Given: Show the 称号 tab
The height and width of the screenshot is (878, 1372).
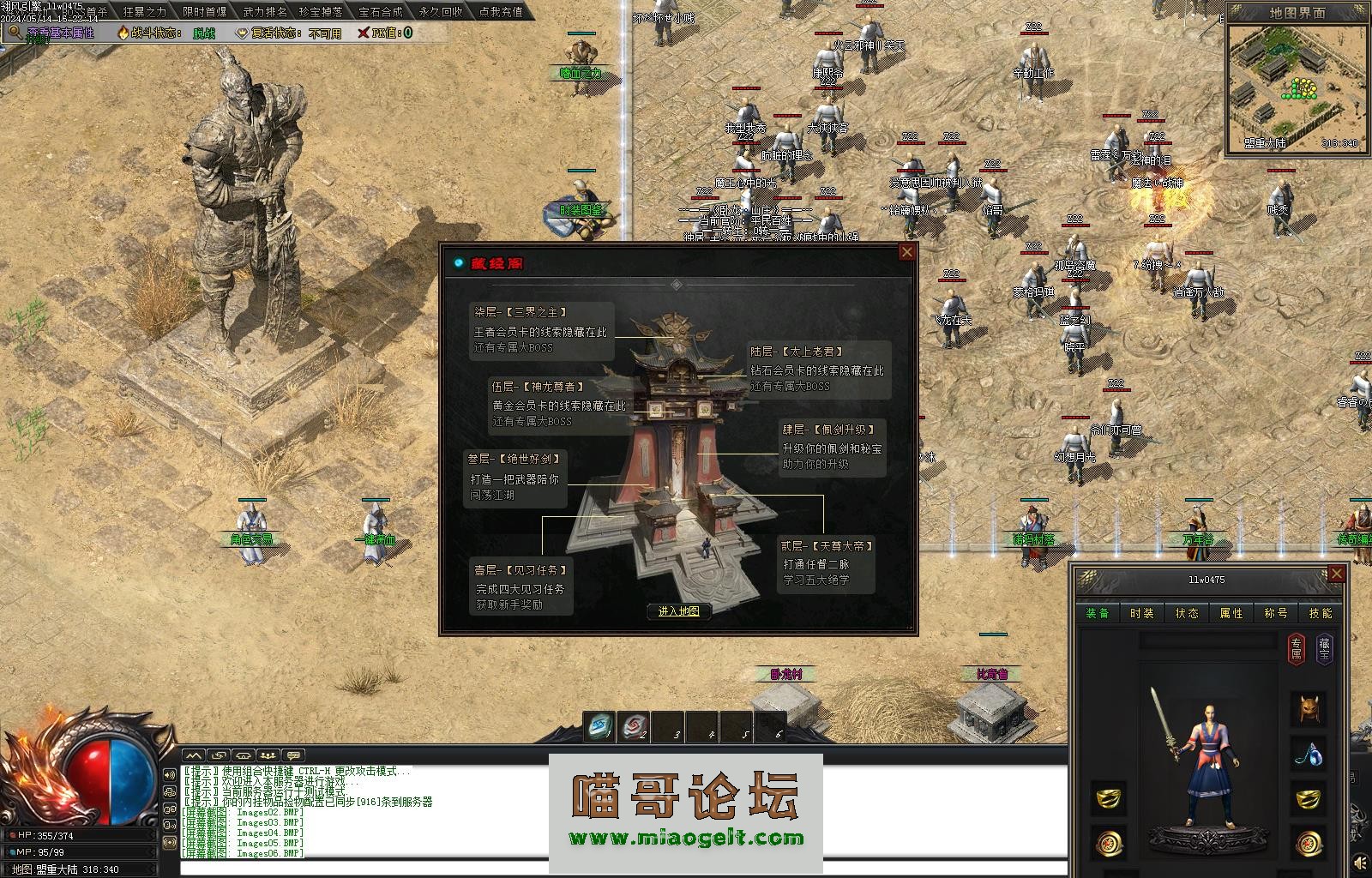Looking at the screenshot, I should click(x=1276, y=613).
